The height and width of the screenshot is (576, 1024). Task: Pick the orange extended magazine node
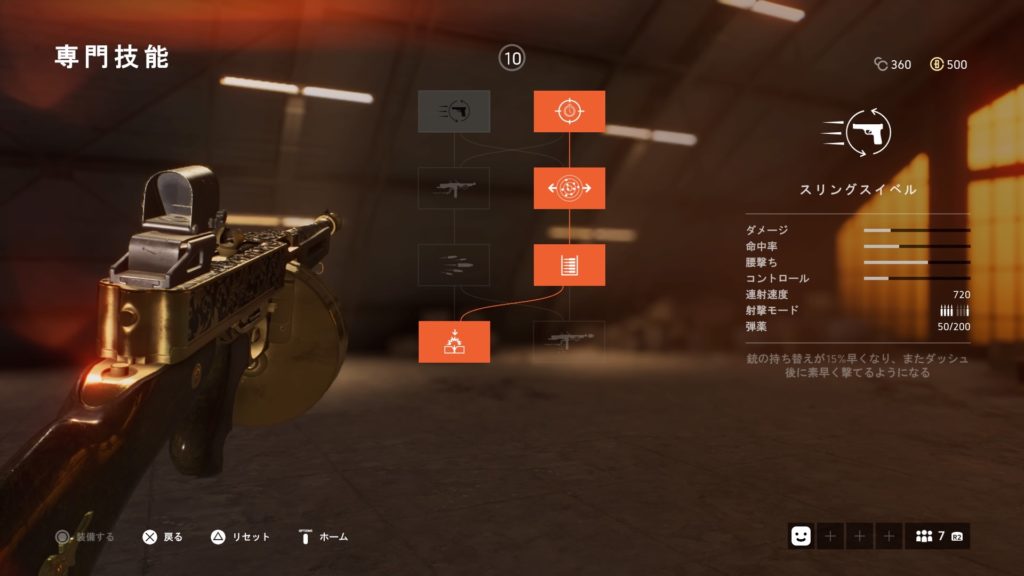pos(569,265)
